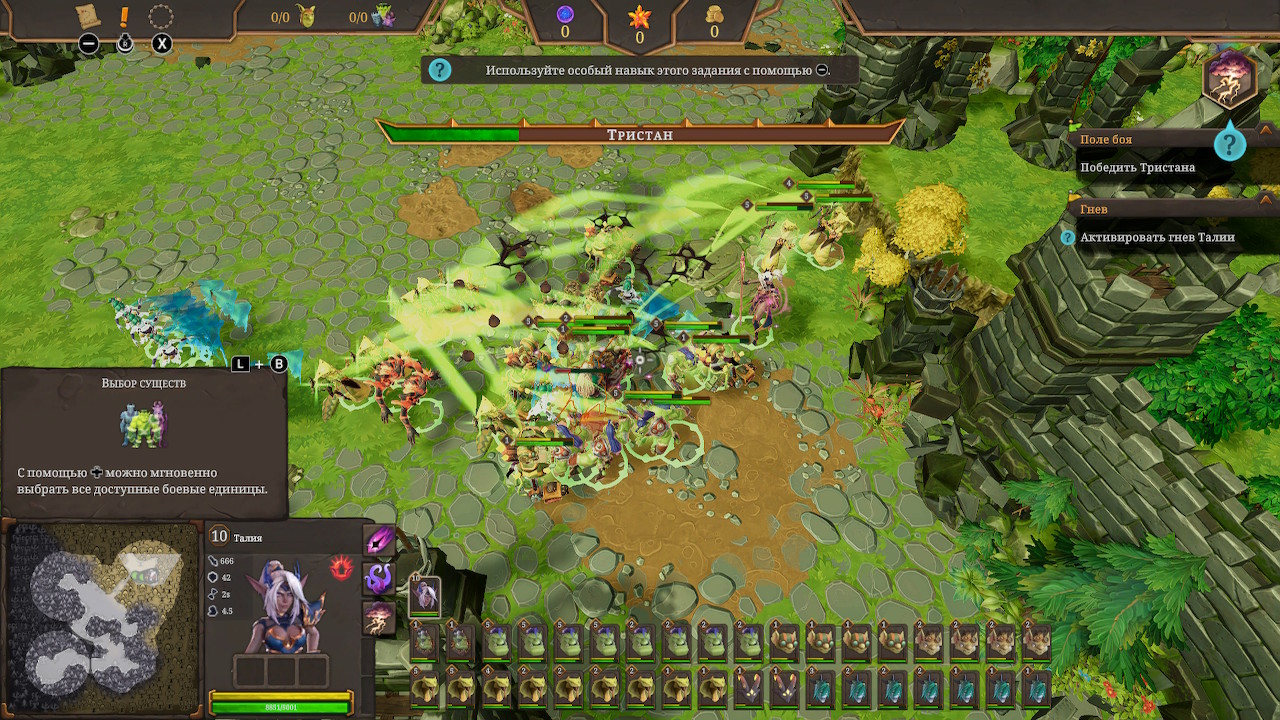Image resolution: width=1280 pixels, height=720 pixels.
Task: Click Talia's large hero portrait
Action: 281,606
